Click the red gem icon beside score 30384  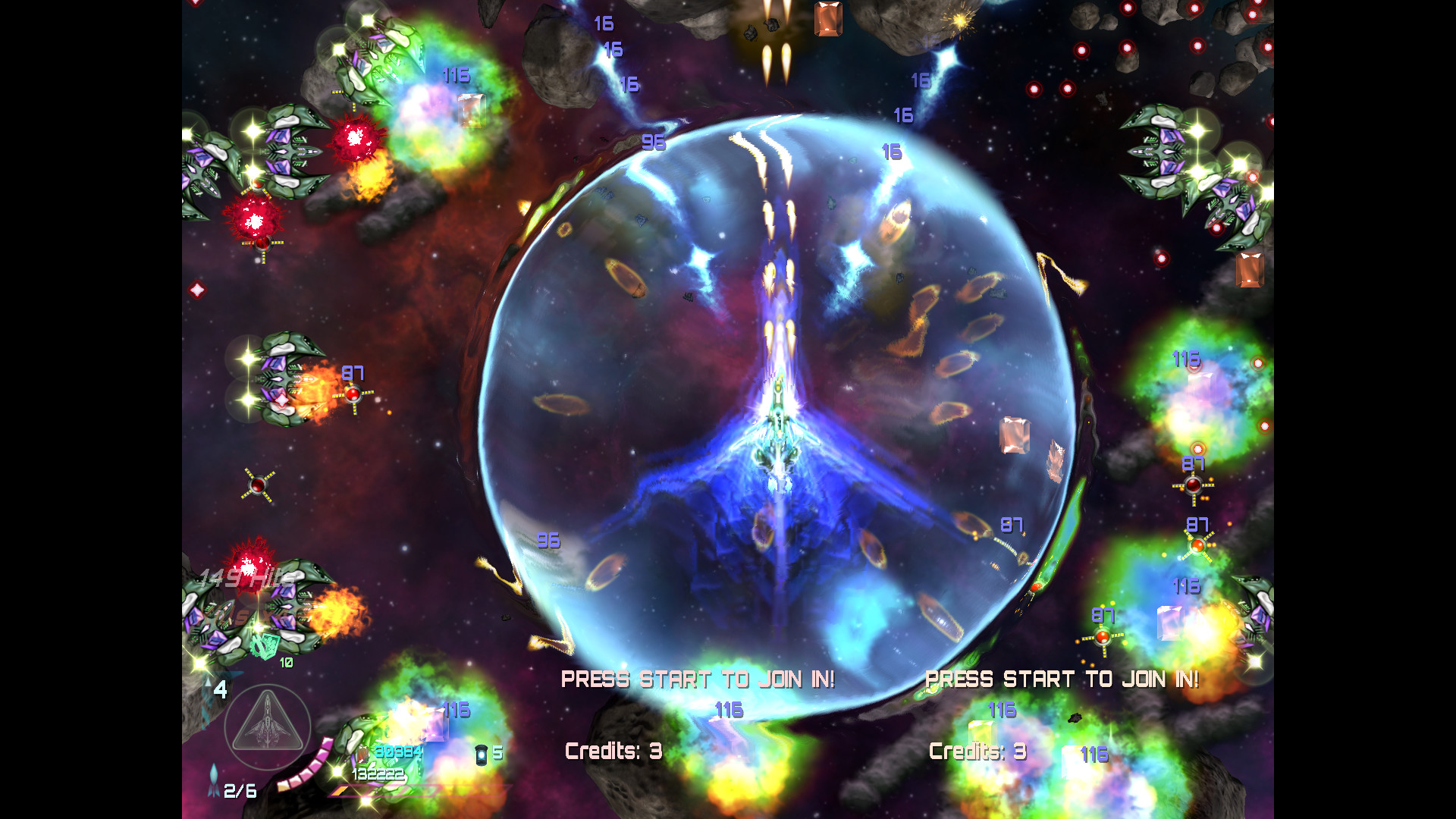(362, 753)
